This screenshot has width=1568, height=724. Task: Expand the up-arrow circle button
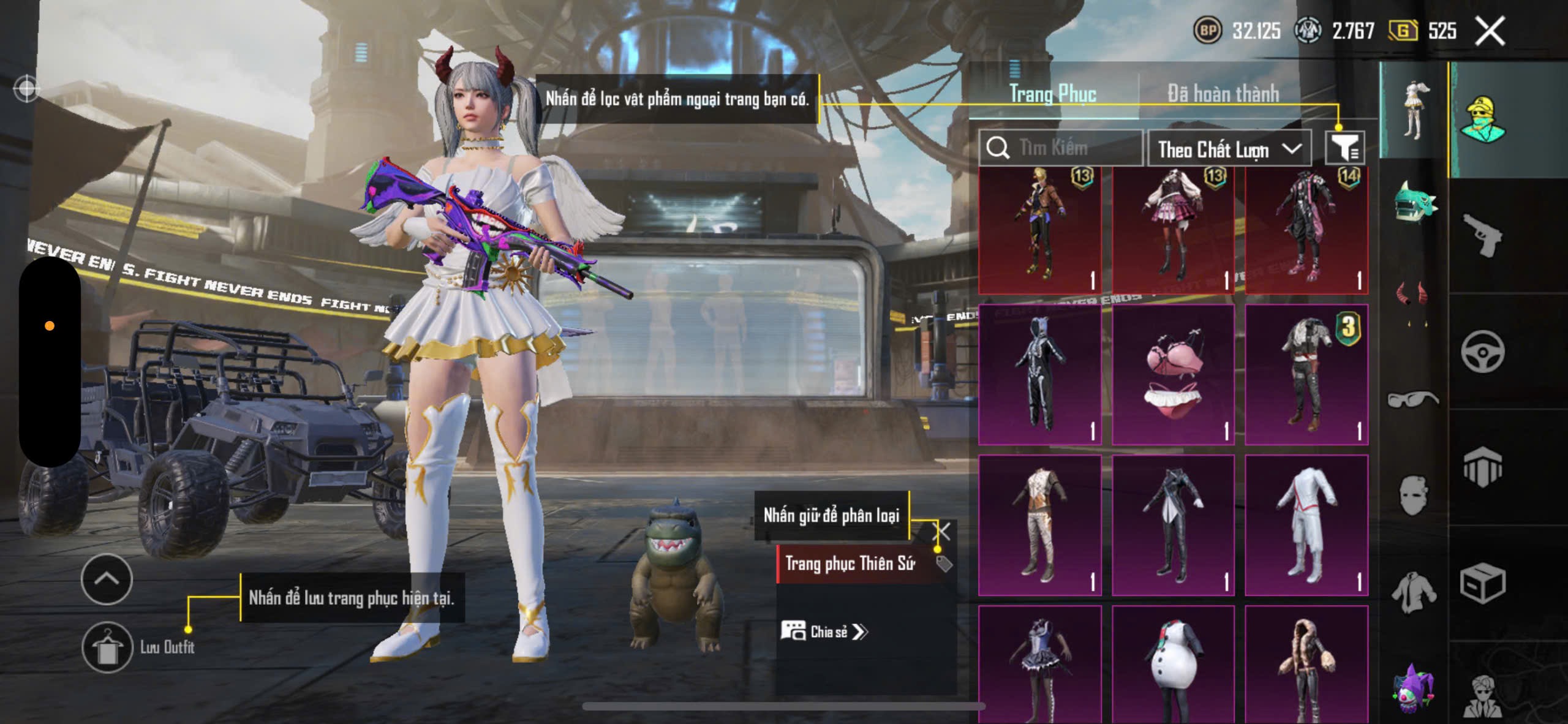pyautogui.click(x=107, y=579)
